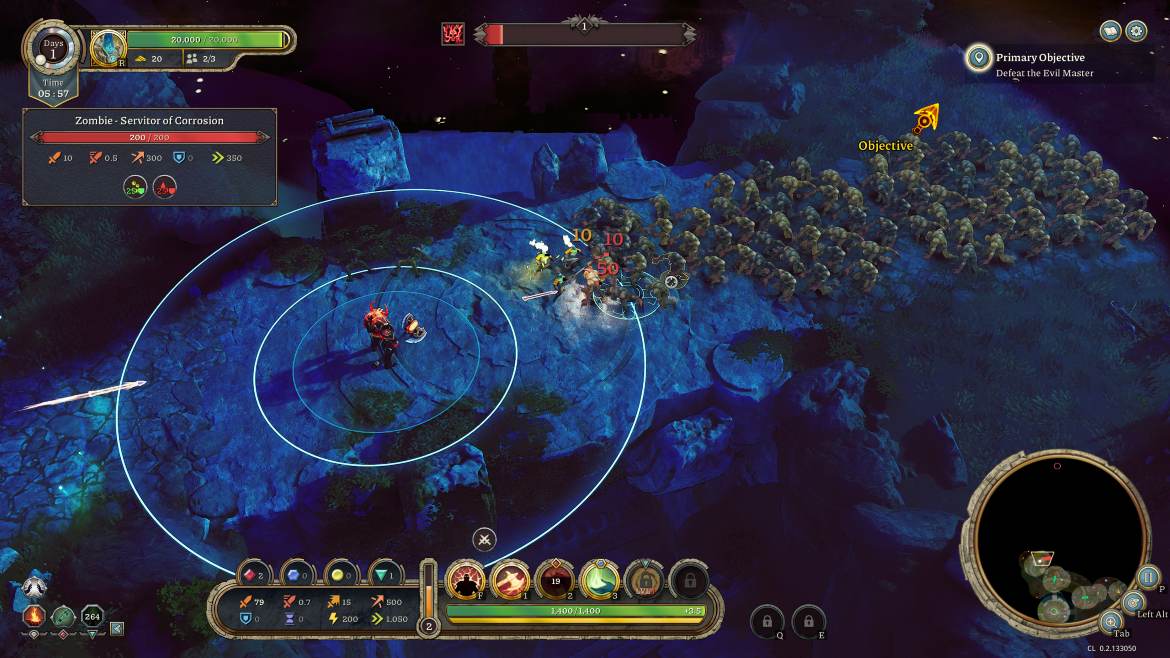
Task: Use the axe strike ability
Action: [510, 579]
